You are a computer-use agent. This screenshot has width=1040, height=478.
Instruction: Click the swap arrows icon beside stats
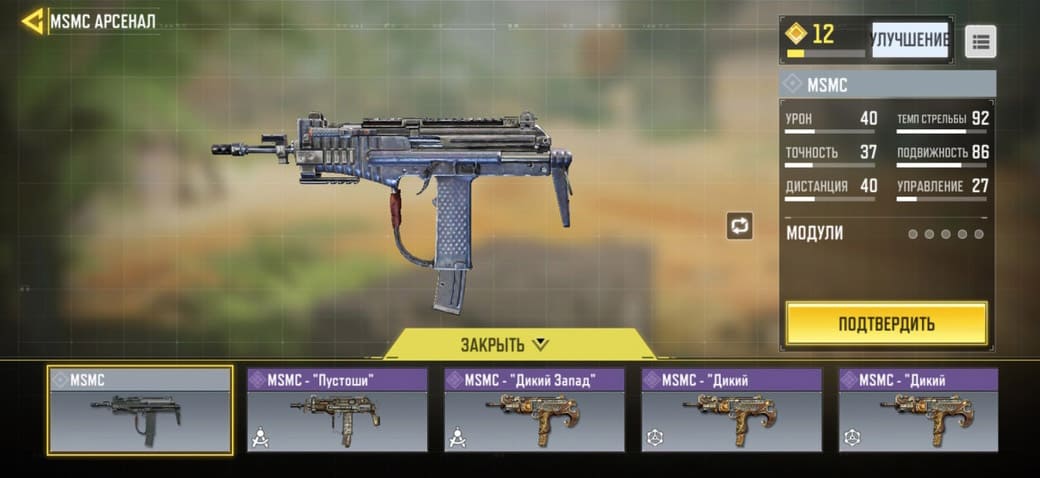click(740, 226)
